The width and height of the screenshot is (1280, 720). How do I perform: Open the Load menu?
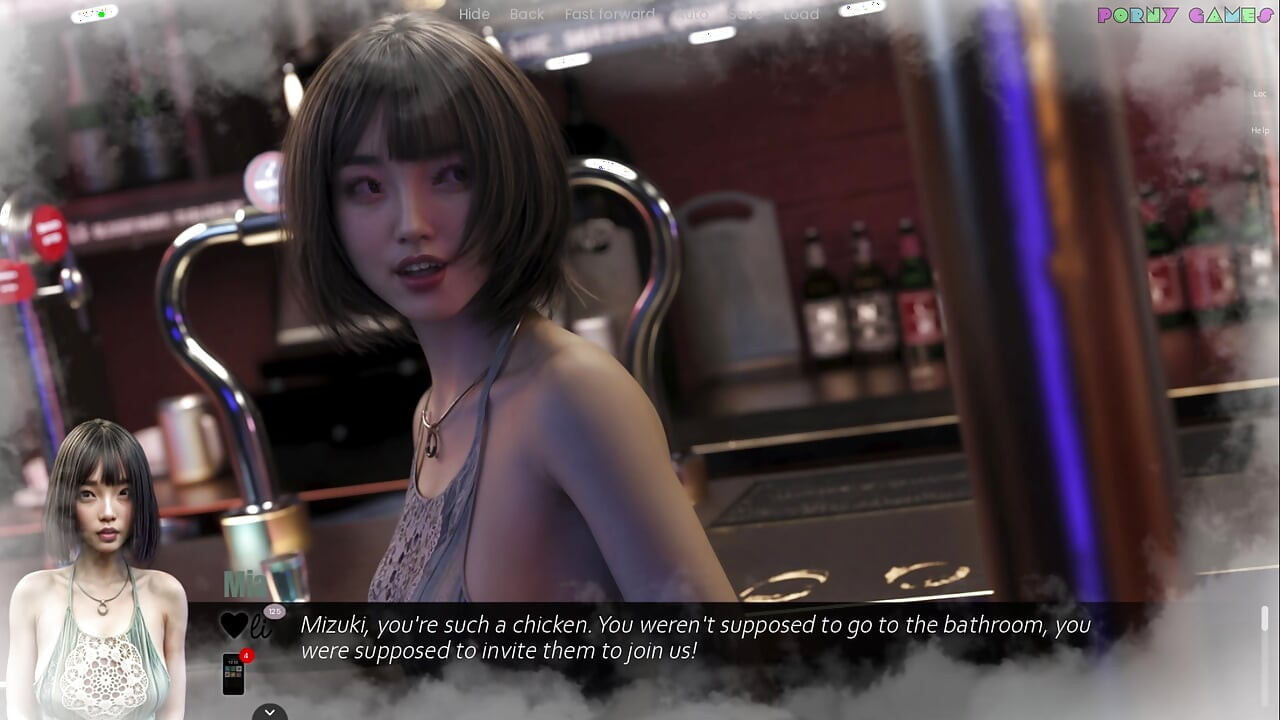[801, 14]
